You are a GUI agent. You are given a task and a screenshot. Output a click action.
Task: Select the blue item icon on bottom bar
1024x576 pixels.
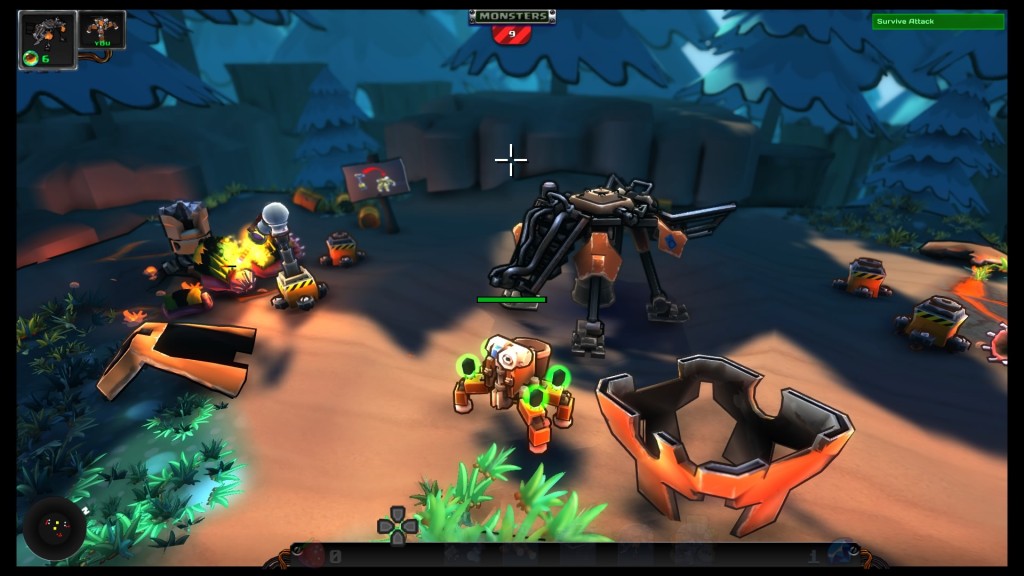click(x=841, y=553)
